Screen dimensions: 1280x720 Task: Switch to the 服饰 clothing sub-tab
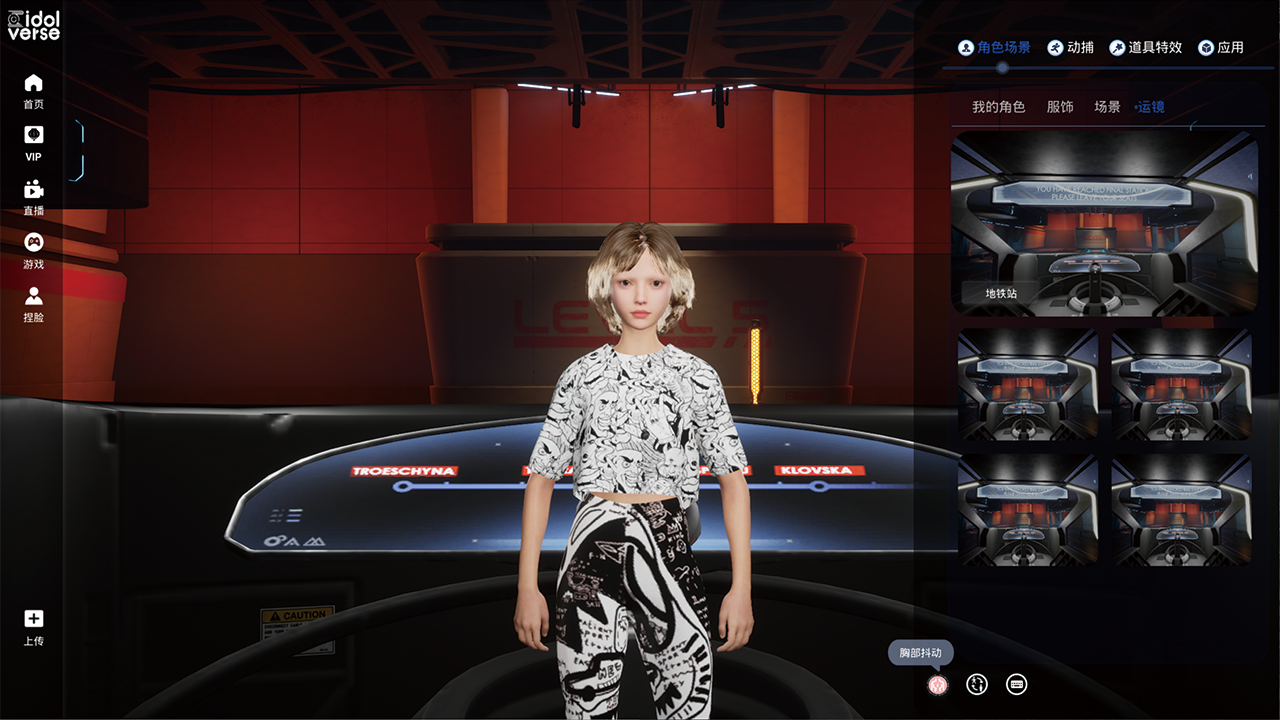(x=1060, y=107)
